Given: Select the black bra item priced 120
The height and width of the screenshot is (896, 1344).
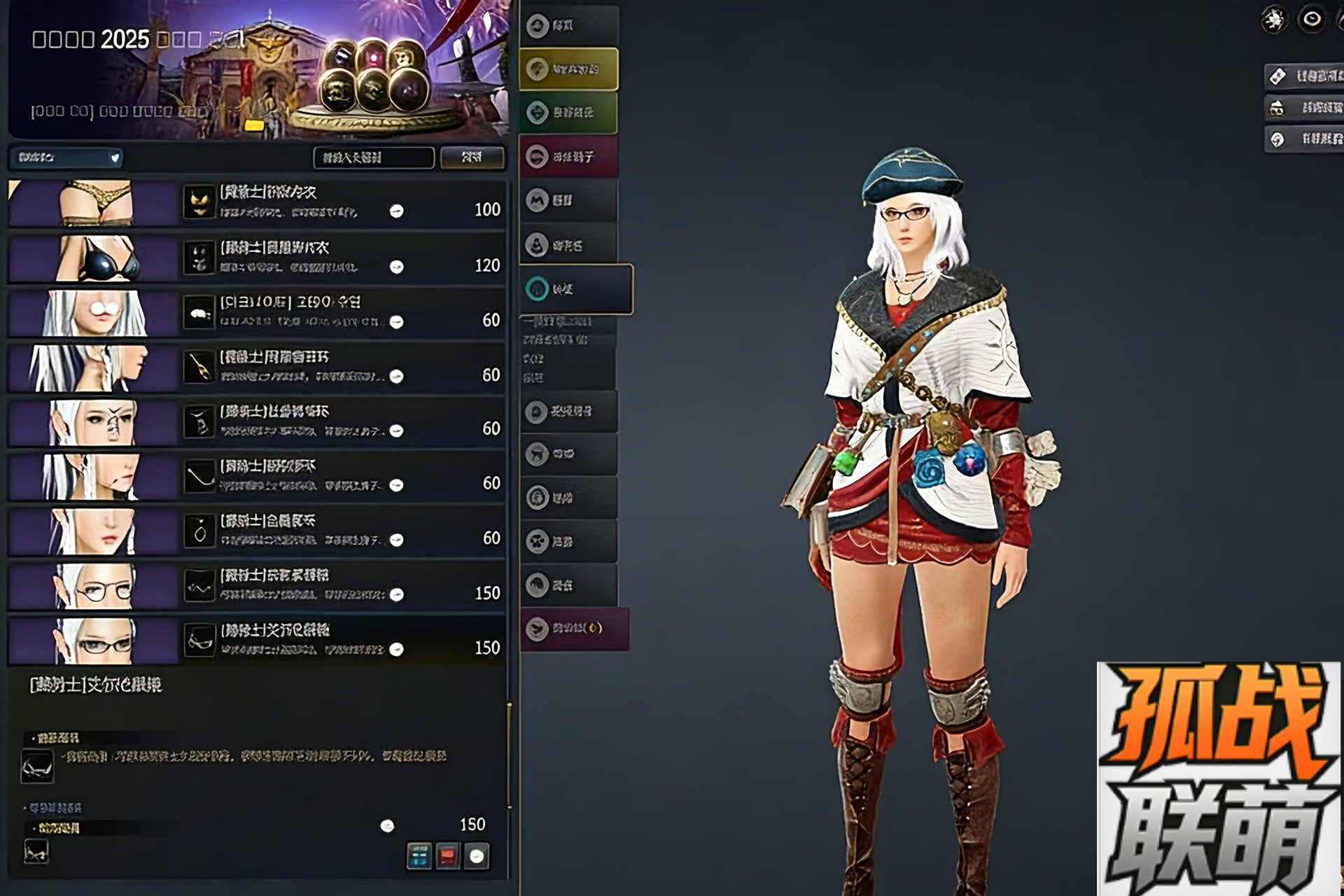Looking at the screenshot, I should click(256, 258).
